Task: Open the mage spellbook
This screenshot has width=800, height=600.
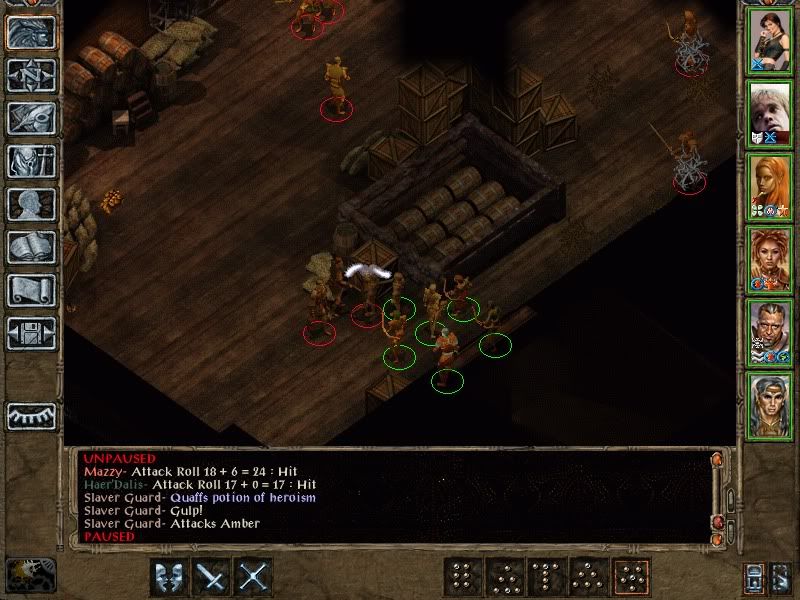Action: (x=30, y=247)
